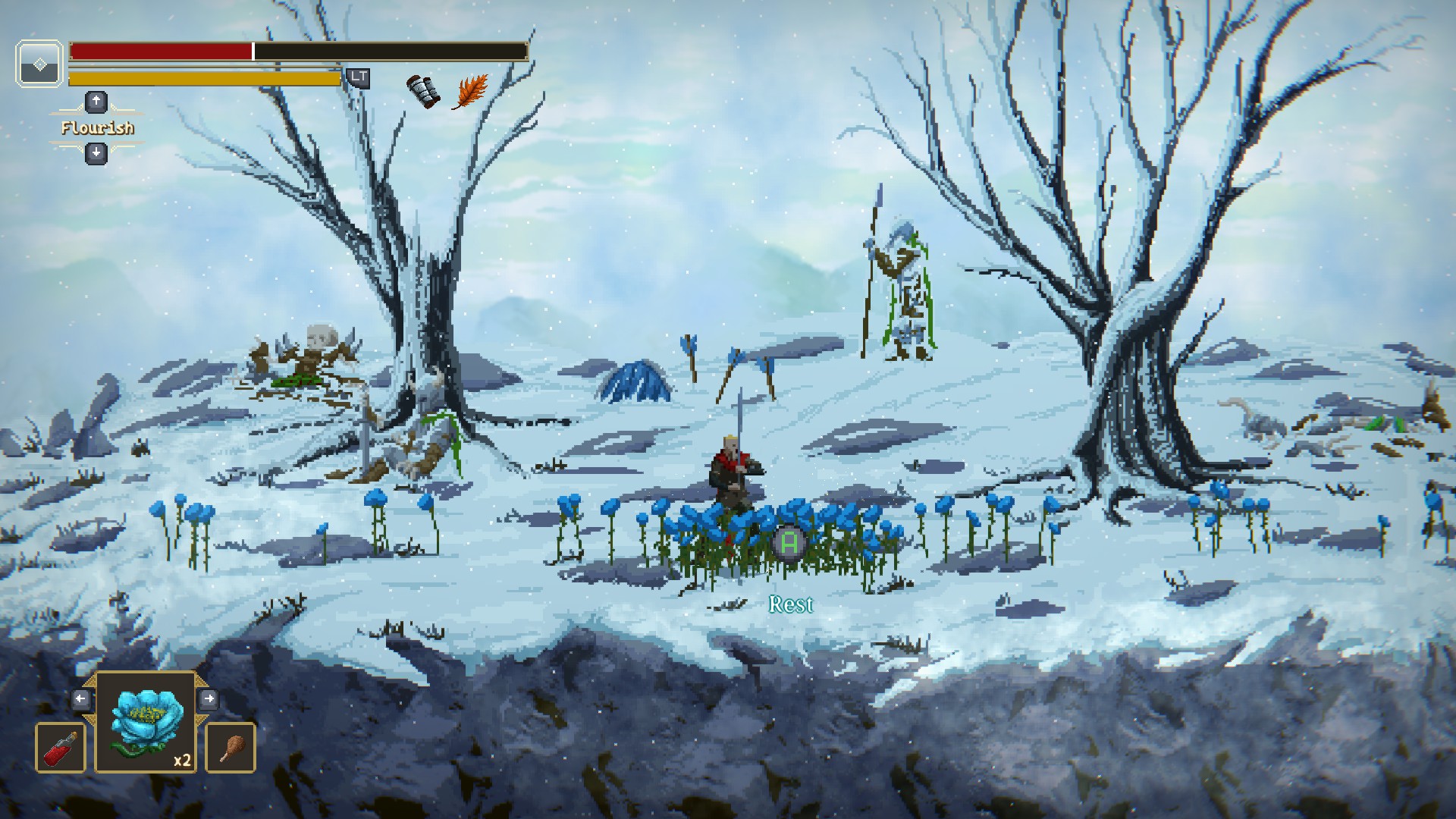Screen dimensions: 1456x819
Task: Click the character emblem portrait frame
Action: [x=39, y=63]
